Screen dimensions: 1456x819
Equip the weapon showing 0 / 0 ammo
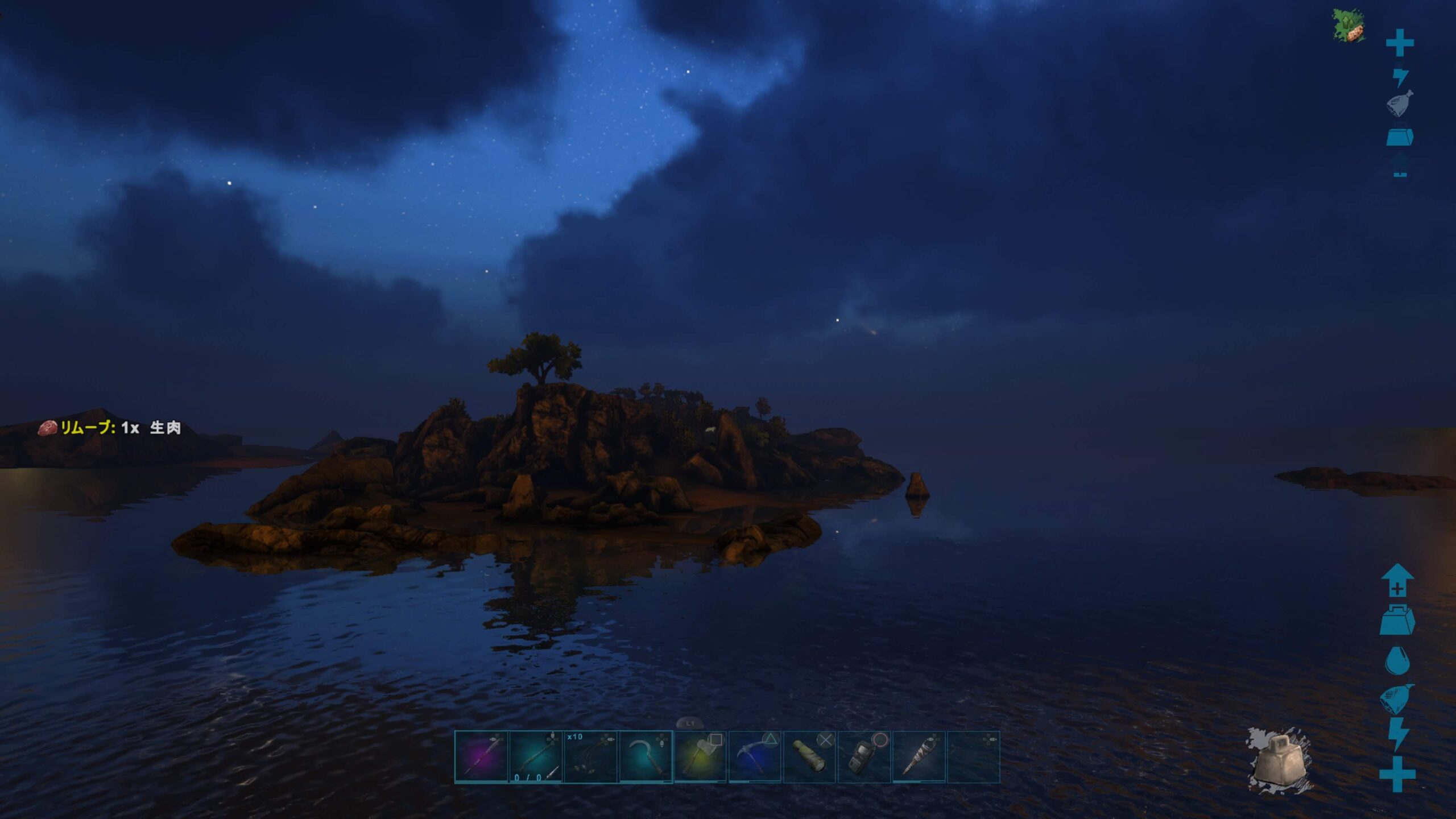pyautogui.click(x=536, y=757)
